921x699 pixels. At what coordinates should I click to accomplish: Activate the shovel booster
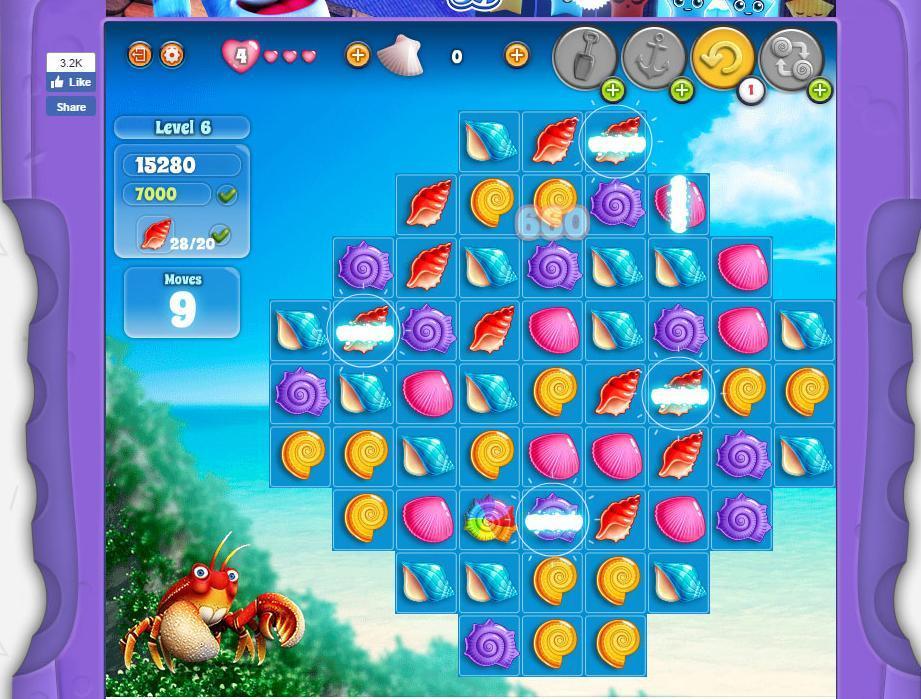584,57
